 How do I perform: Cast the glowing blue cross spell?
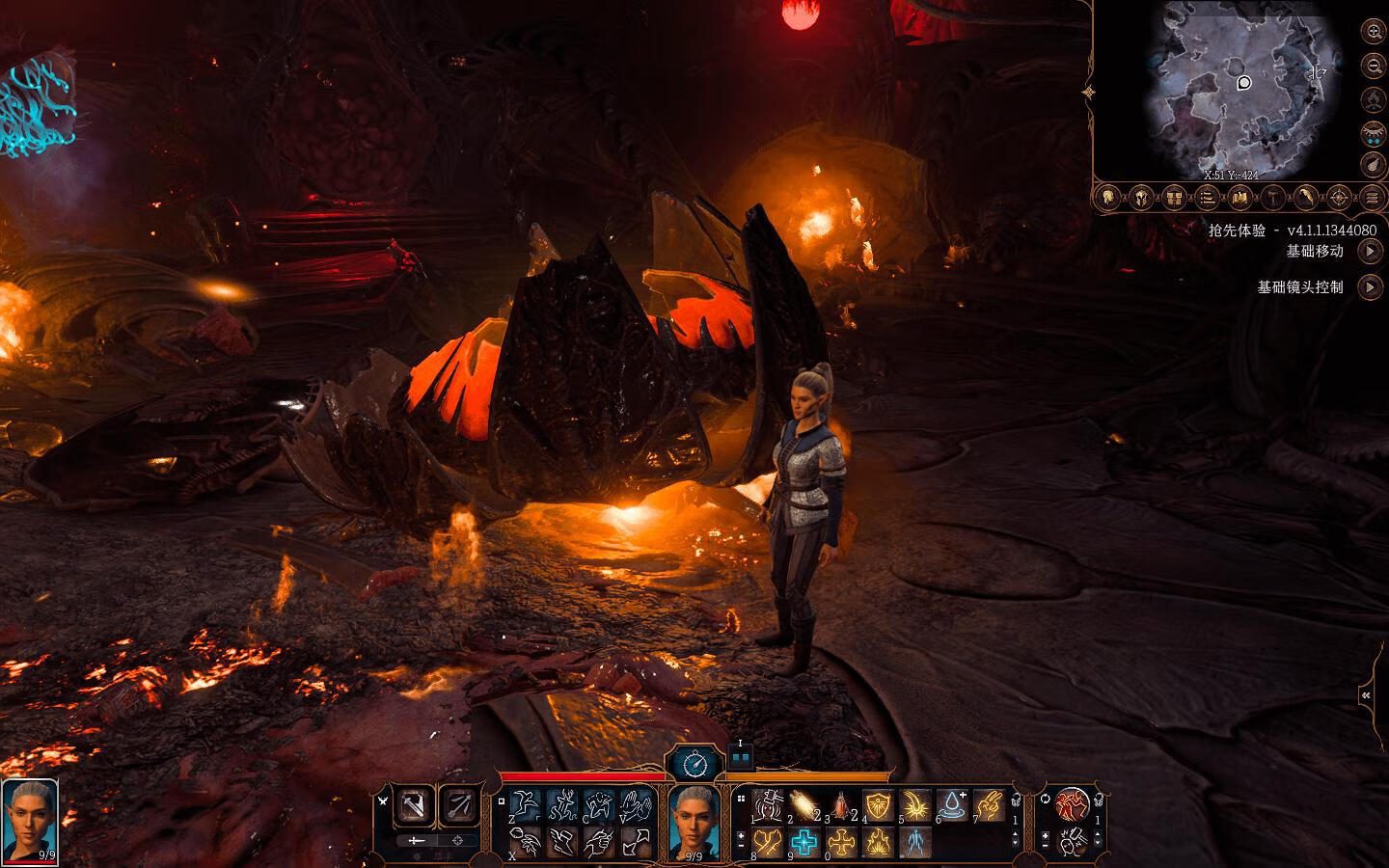803,842
